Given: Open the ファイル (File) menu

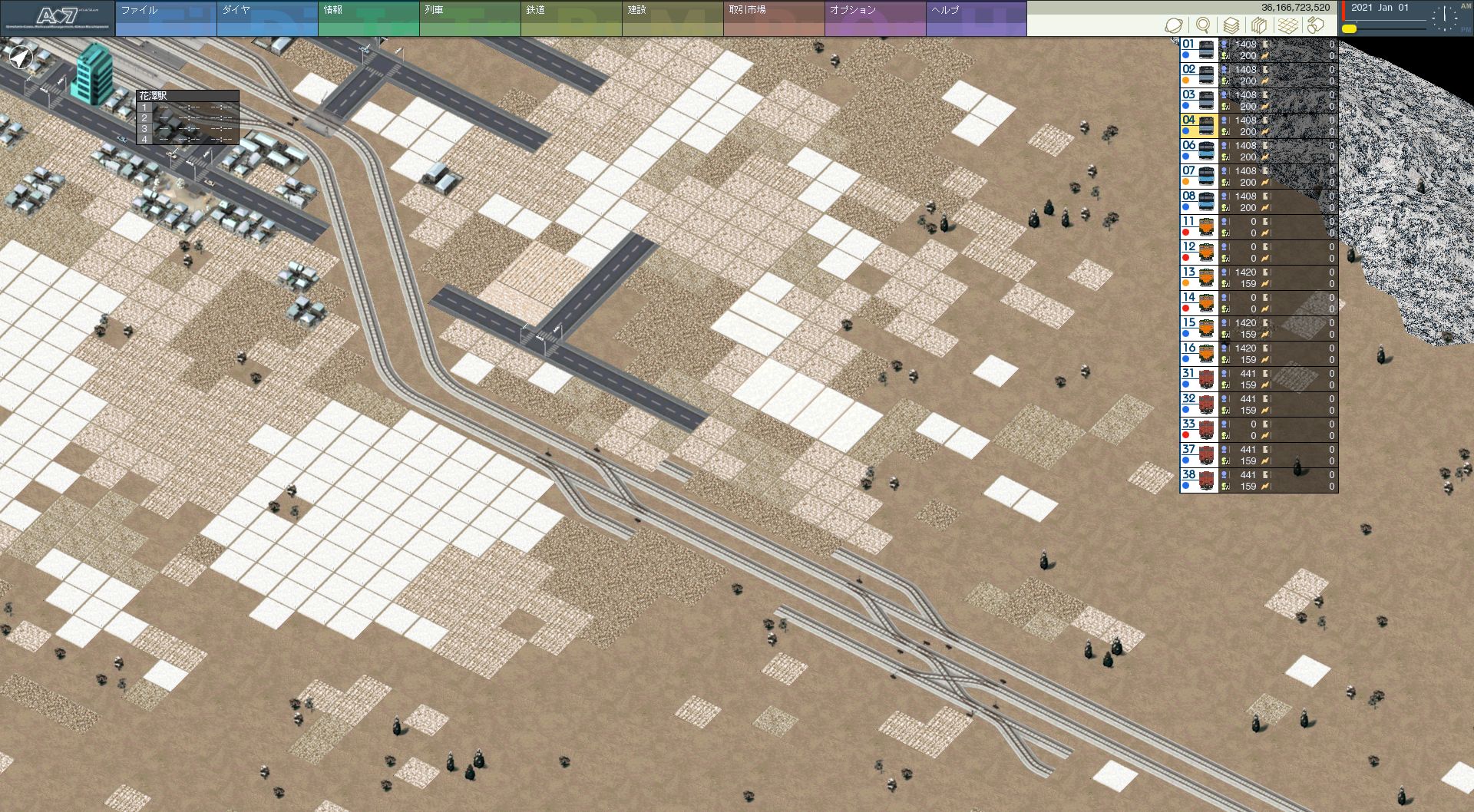Looking at the screenshot, I should (166, 18).
